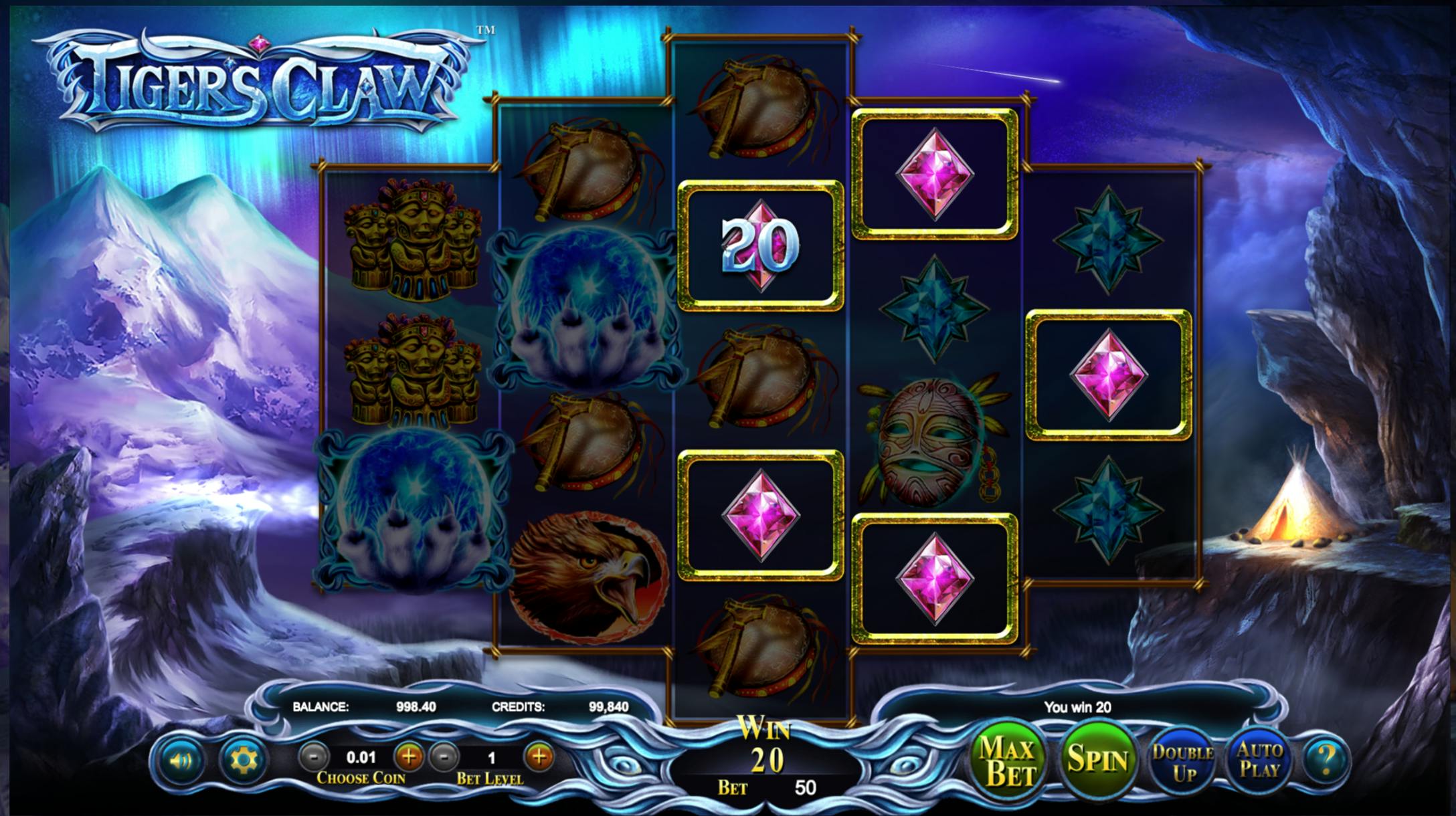Open the question mark help screen

[x=1326, y=760]
